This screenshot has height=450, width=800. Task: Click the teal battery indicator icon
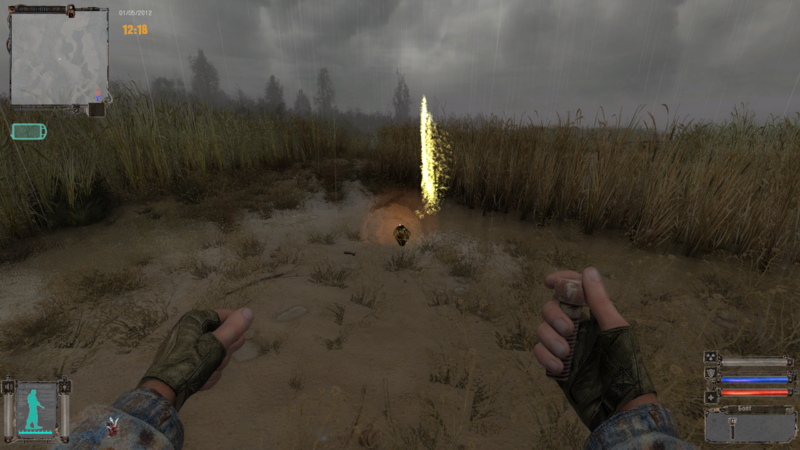pos(26,131)
